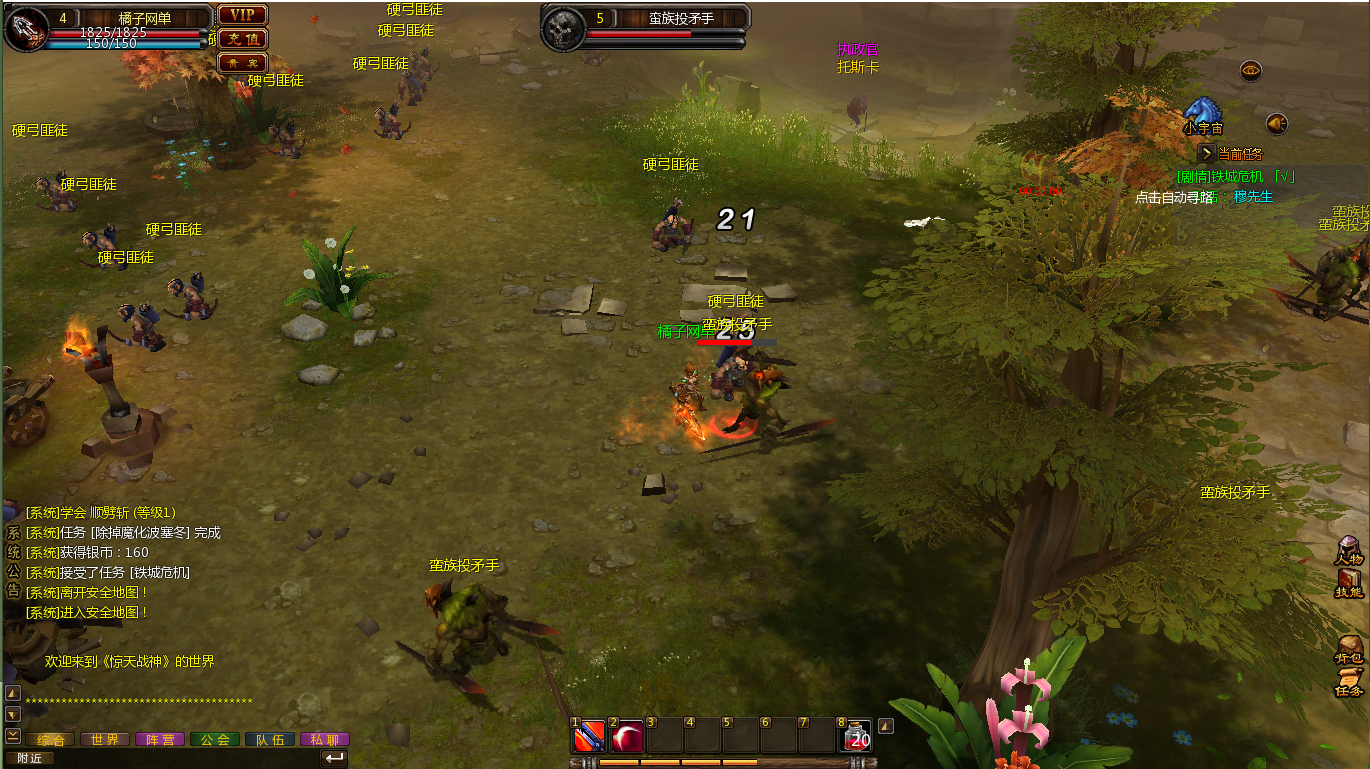Click the 充值 recharge button
Image resolution: width=1370 pixels, height=769 pixels.
(242, 39)
